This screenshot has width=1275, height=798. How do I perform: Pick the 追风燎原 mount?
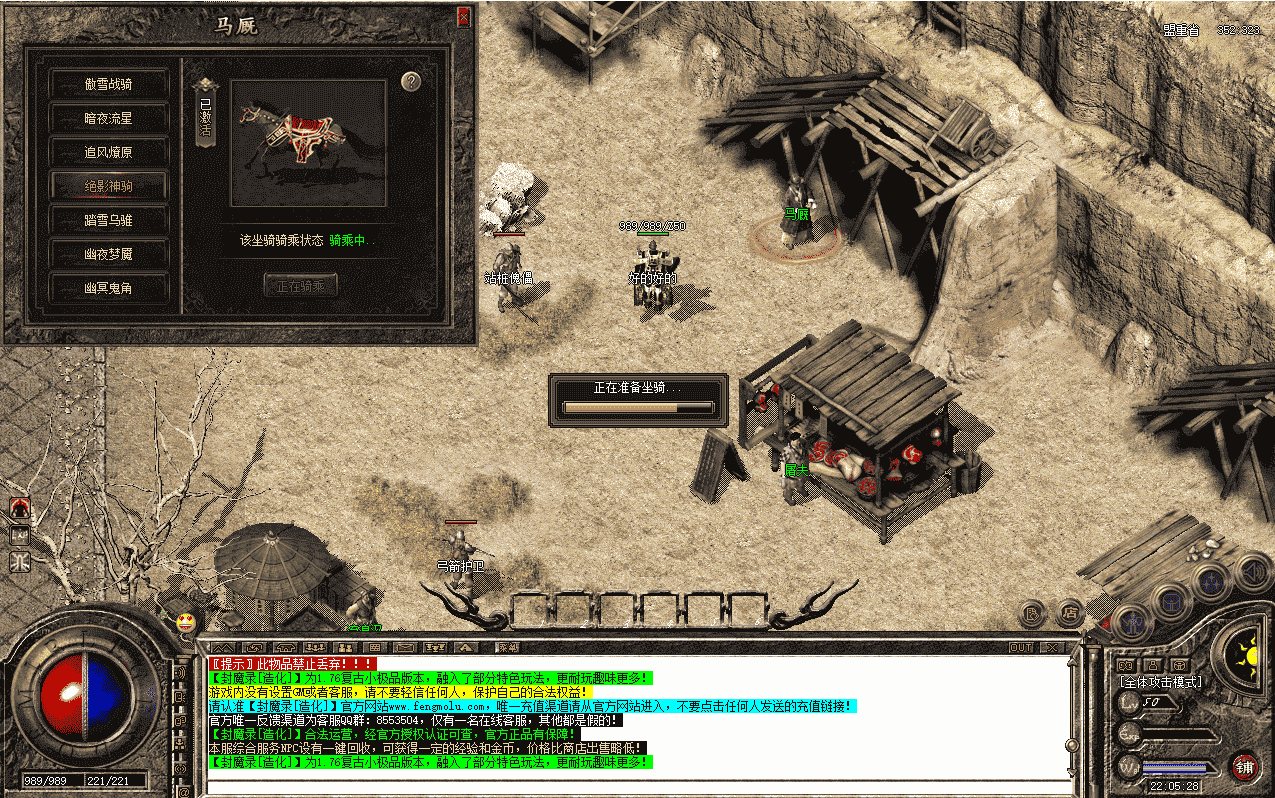click(108, 152)
